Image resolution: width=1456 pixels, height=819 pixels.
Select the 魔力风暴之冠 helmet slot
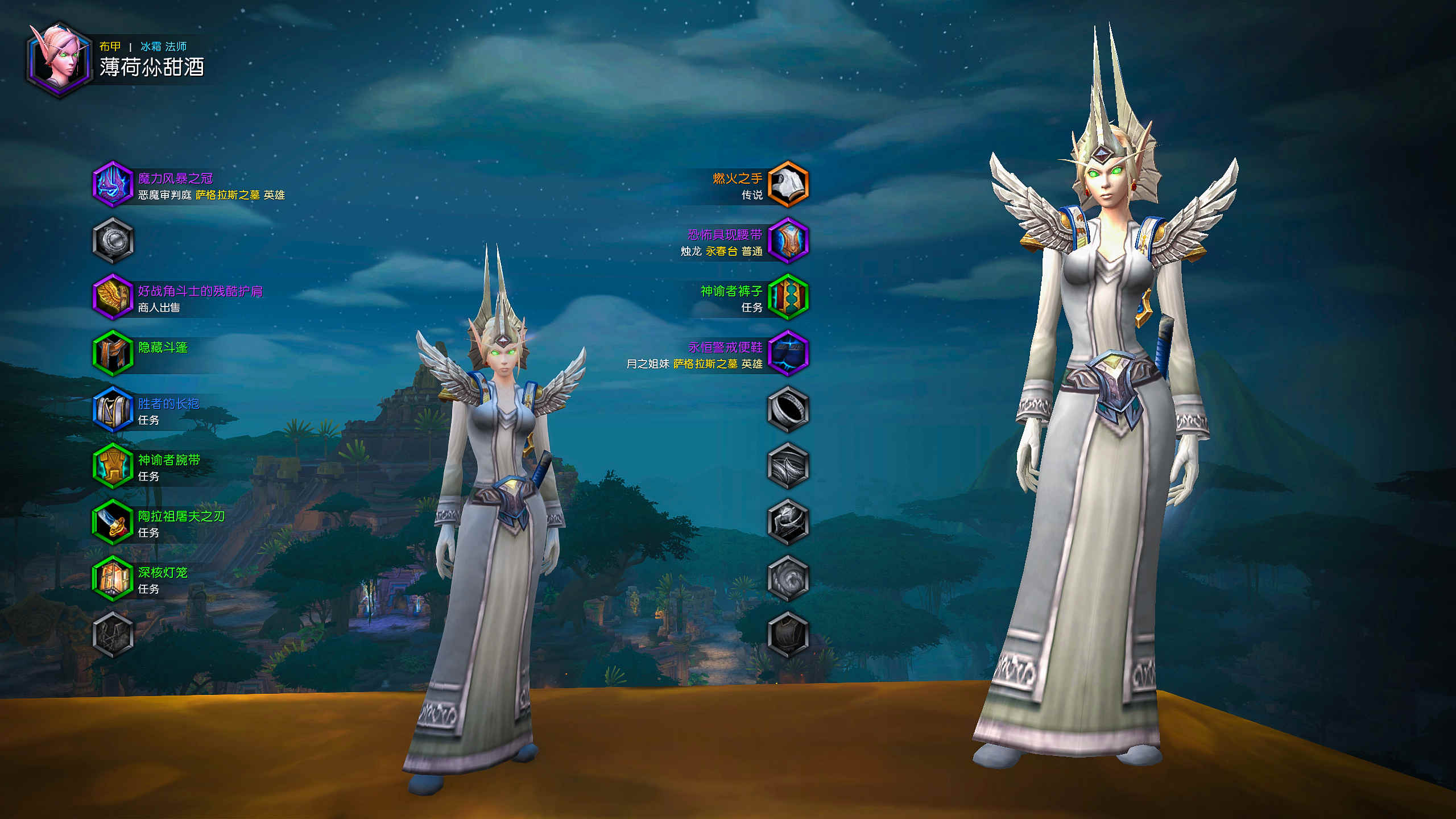pos(113,184)
